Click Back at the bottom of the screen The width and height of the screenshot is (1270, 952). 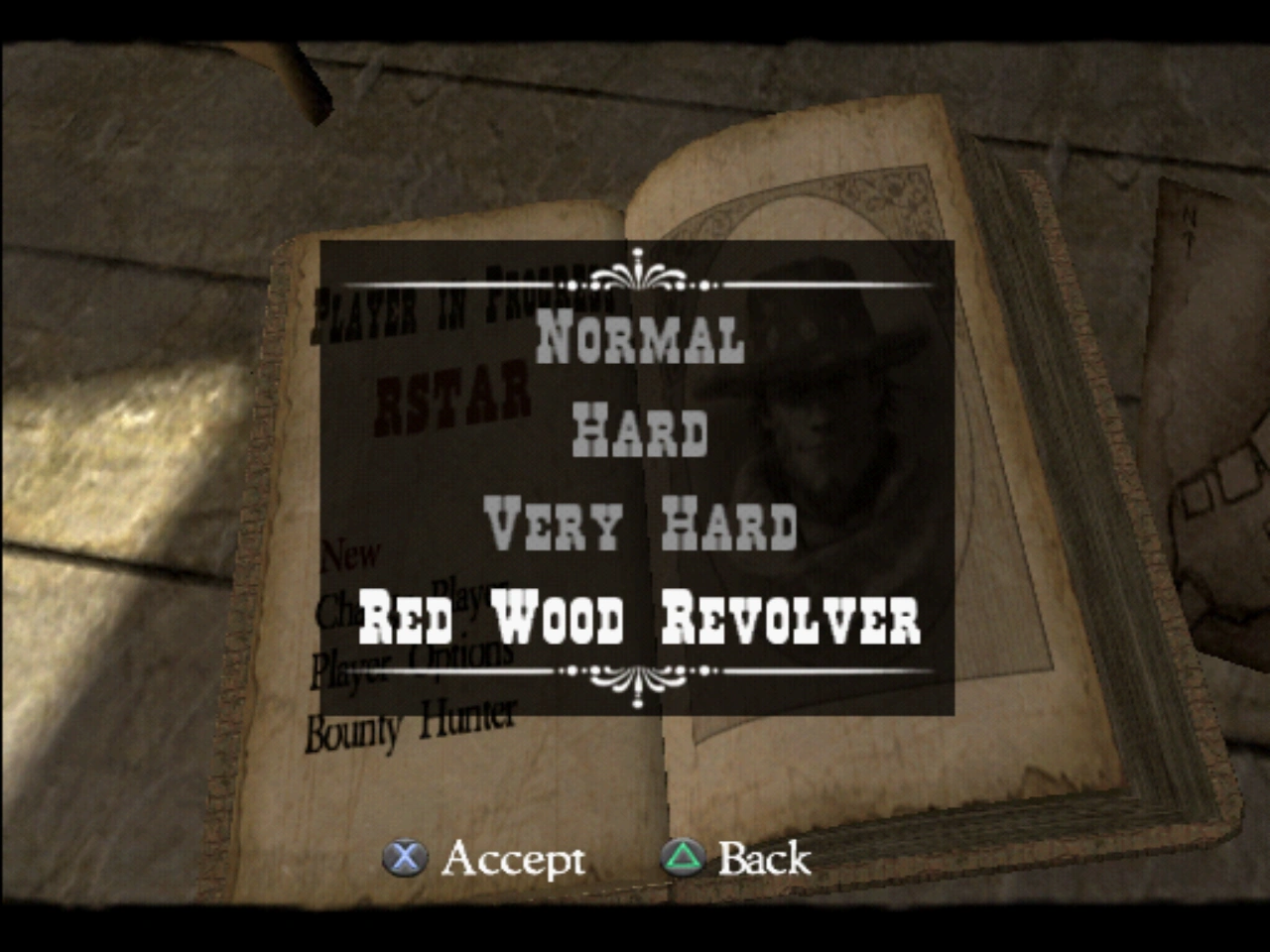tap(763, 859)
